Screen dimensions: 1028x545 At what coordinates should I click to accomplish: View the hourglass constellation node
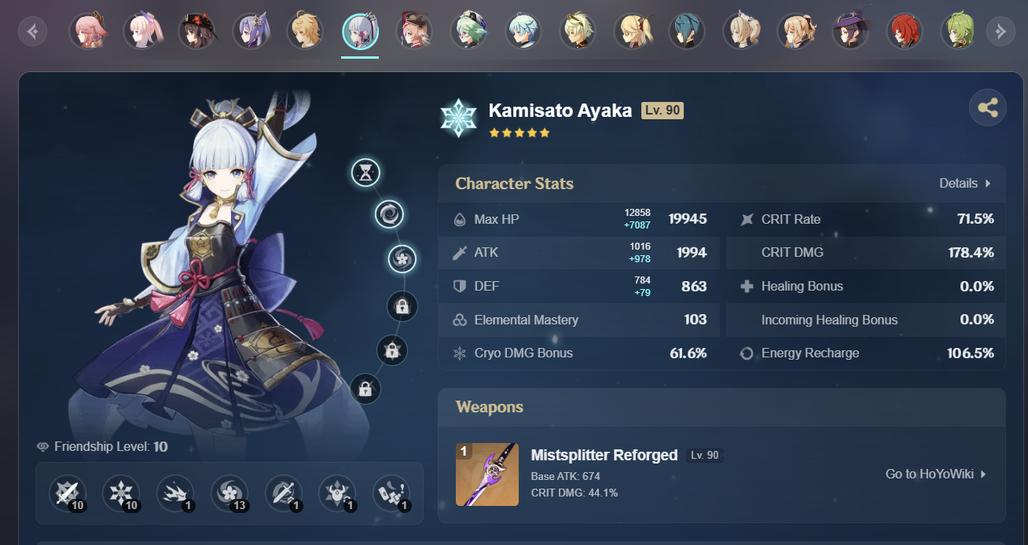[x=366, y=173]
